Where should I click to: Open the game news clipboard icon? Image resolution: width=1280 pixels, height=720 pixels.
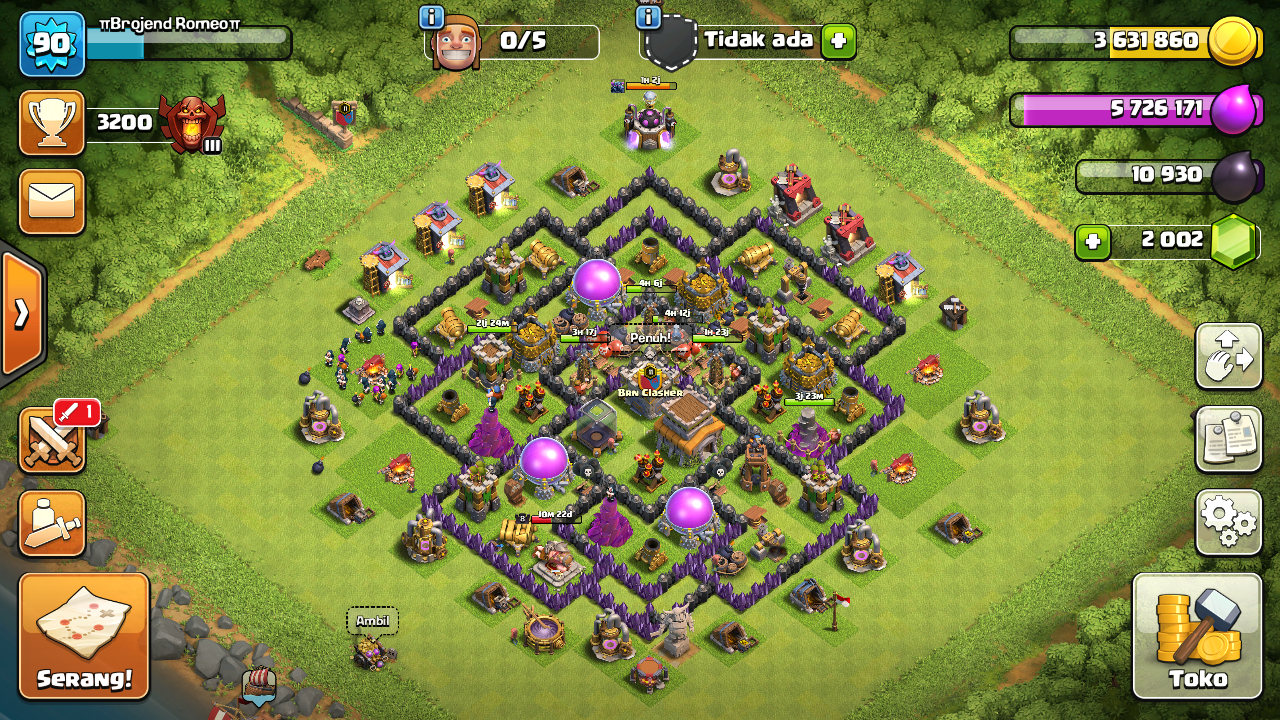(1228, 438)
